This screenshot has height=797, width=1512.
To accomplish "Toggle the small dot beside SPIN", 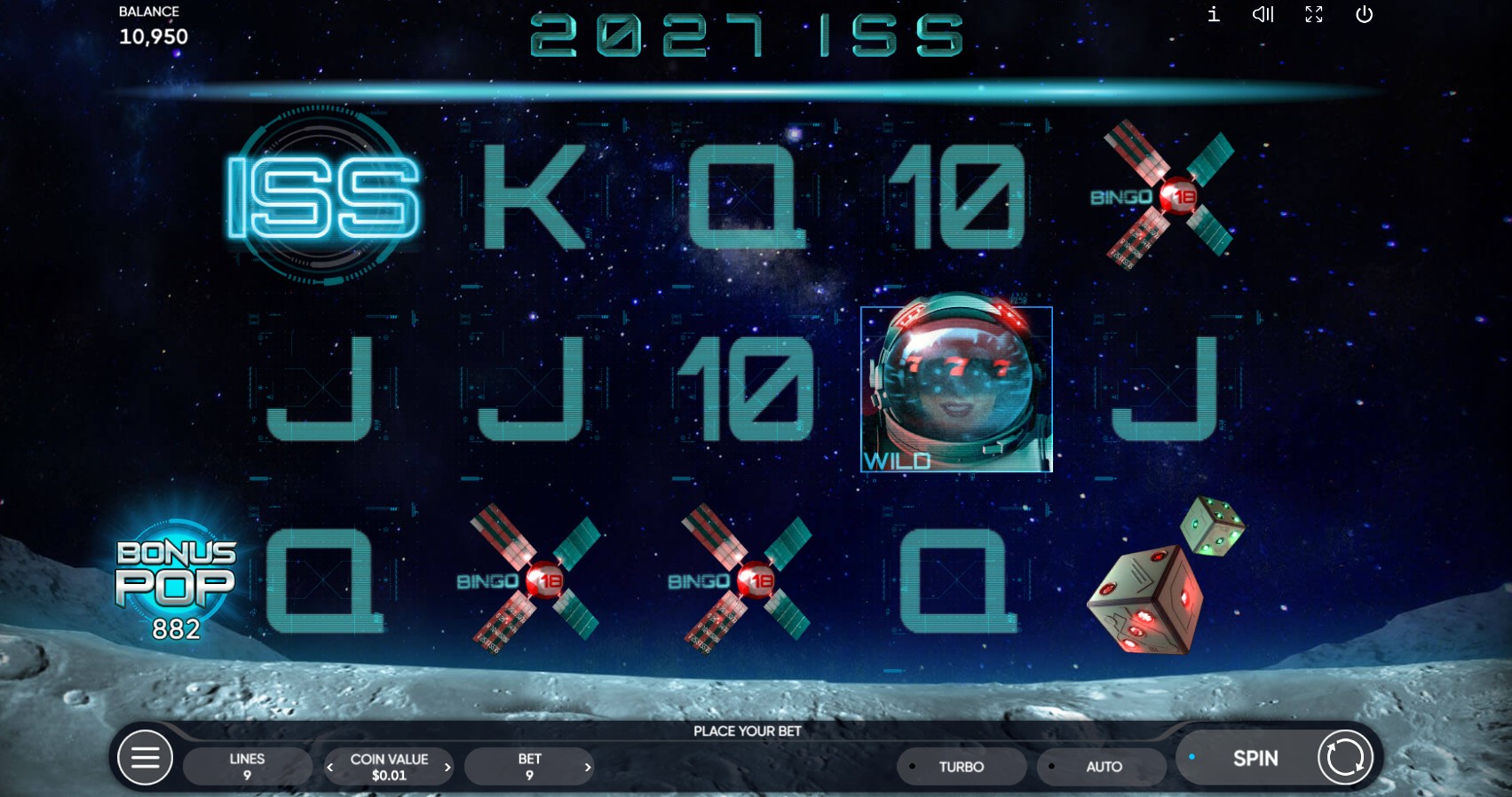I will [1192, 757].
